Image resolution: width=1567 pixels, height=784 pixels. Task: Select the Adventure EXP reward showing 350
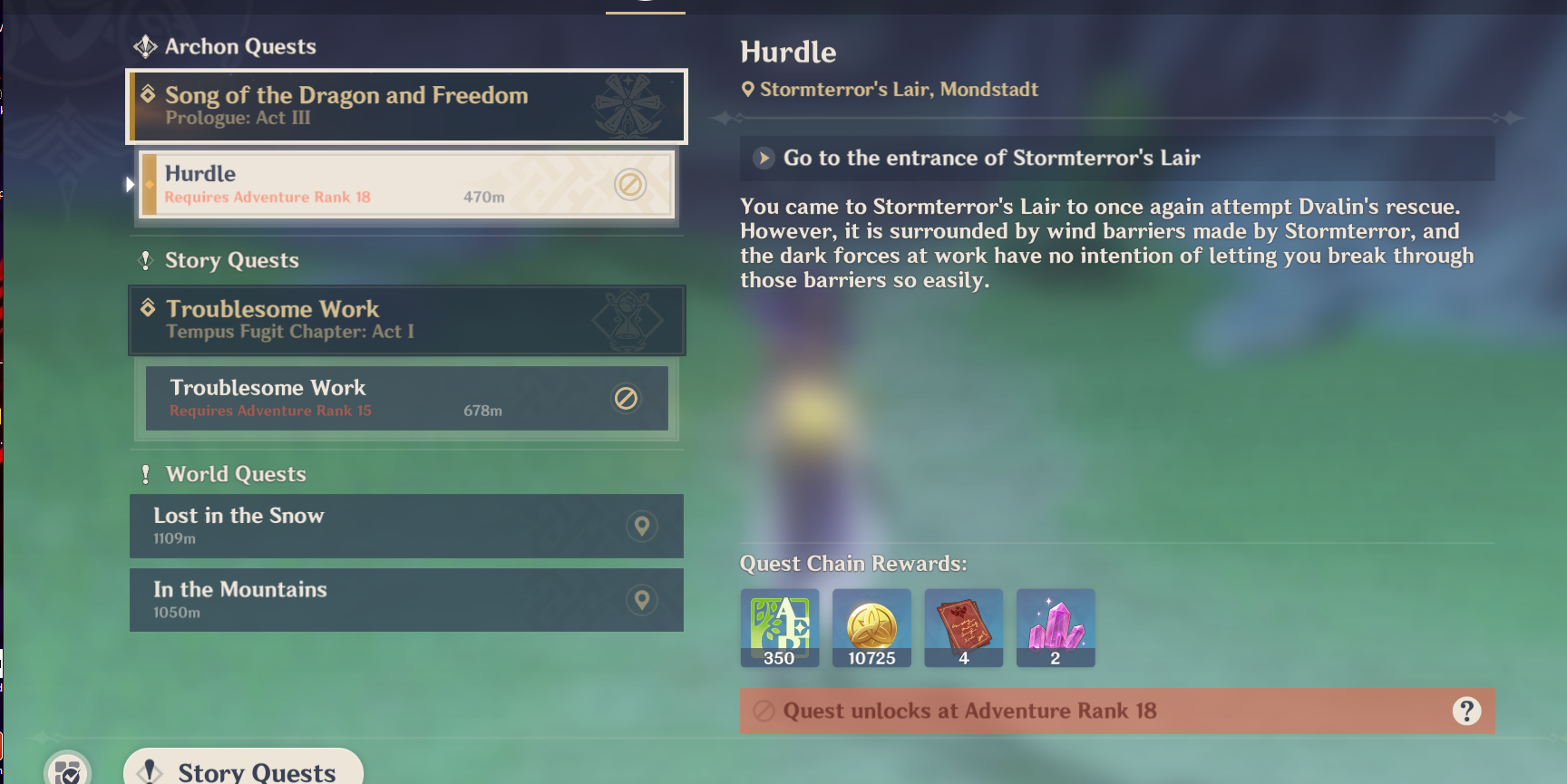[779, 627]
